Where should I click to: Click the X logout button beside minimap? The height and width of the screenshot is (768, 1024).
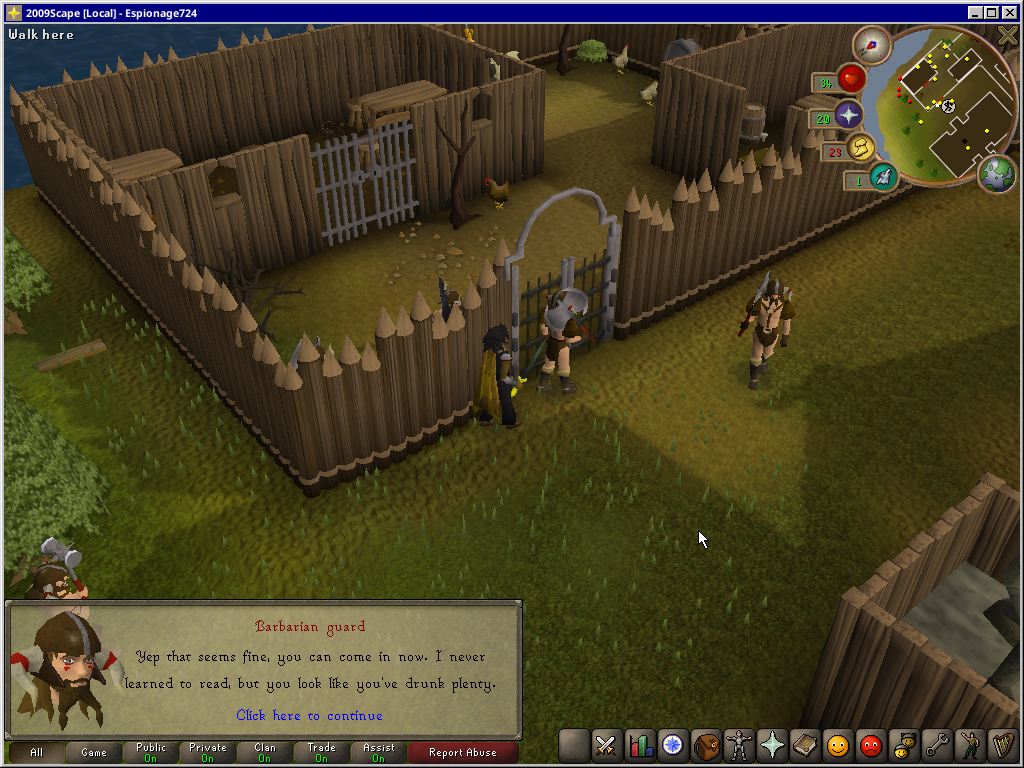[x=1008, y=35]
